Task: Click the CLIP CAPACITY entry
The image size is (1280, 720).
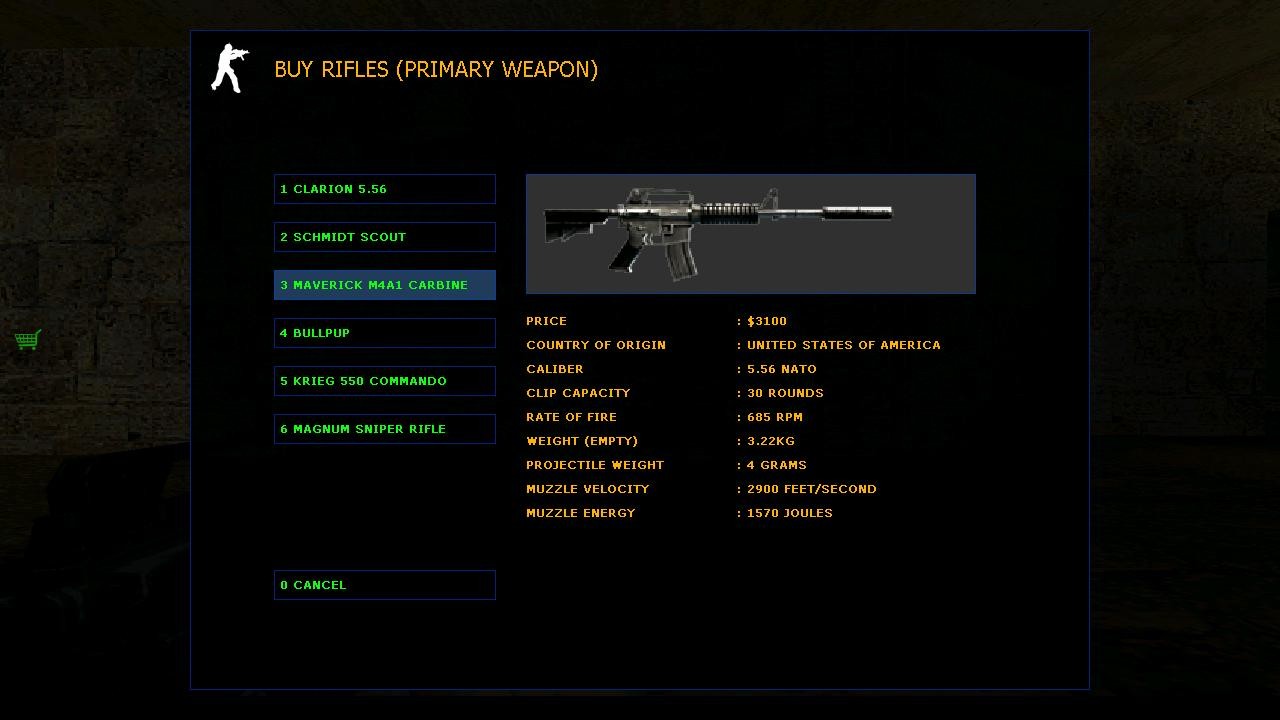Action: pyautogui.click(x=578, y=393)
